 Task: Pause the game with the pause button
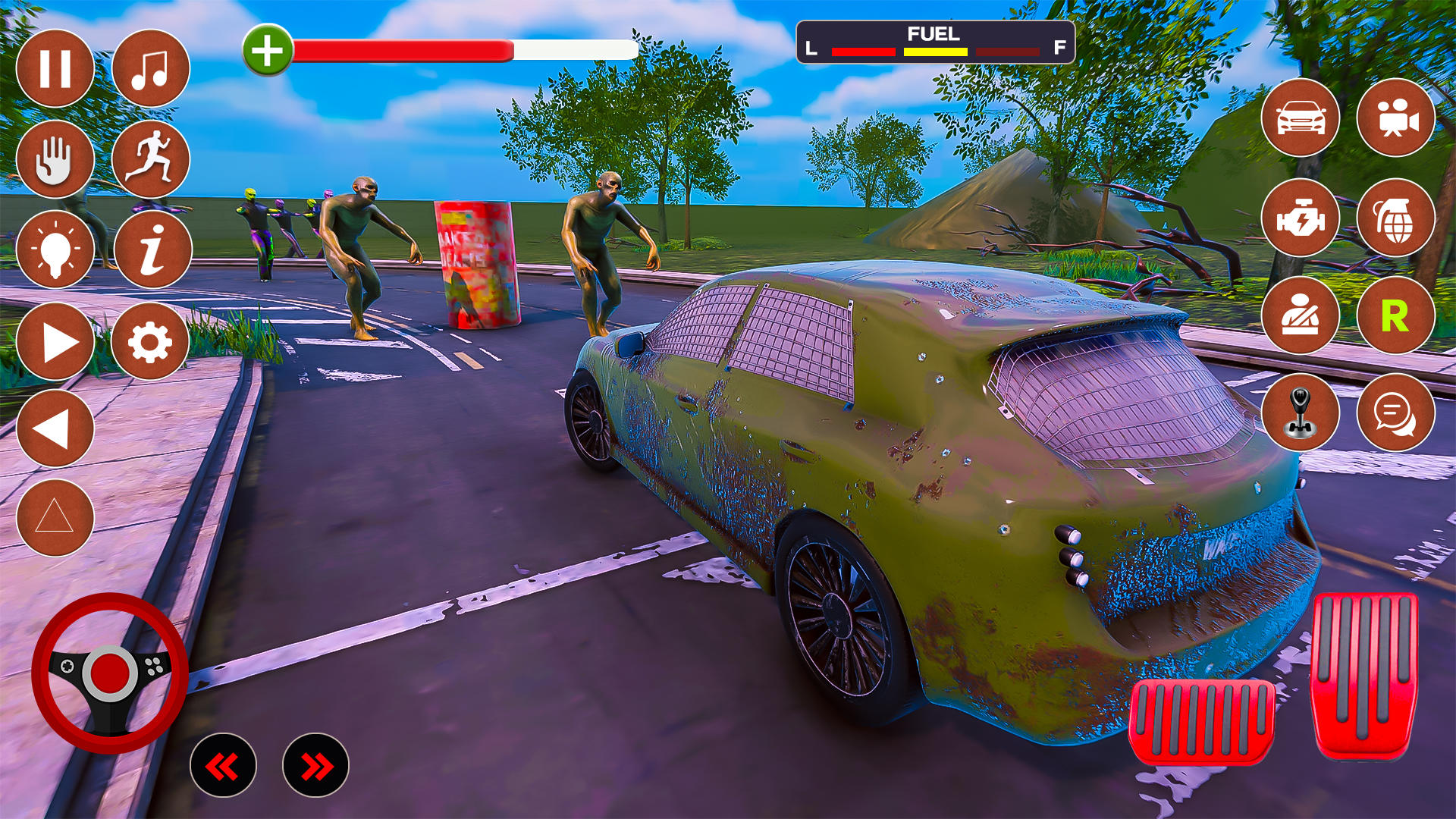(x=55, y=69)
